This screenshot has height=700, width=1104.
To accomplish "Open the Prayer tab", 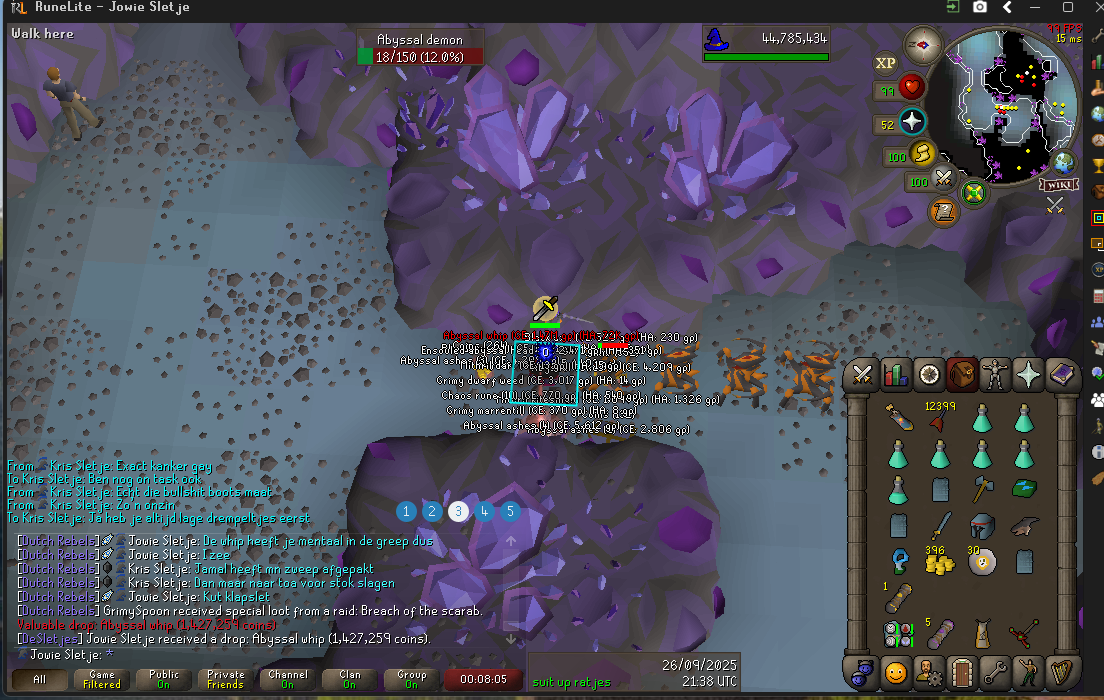I will [1028, 374].
